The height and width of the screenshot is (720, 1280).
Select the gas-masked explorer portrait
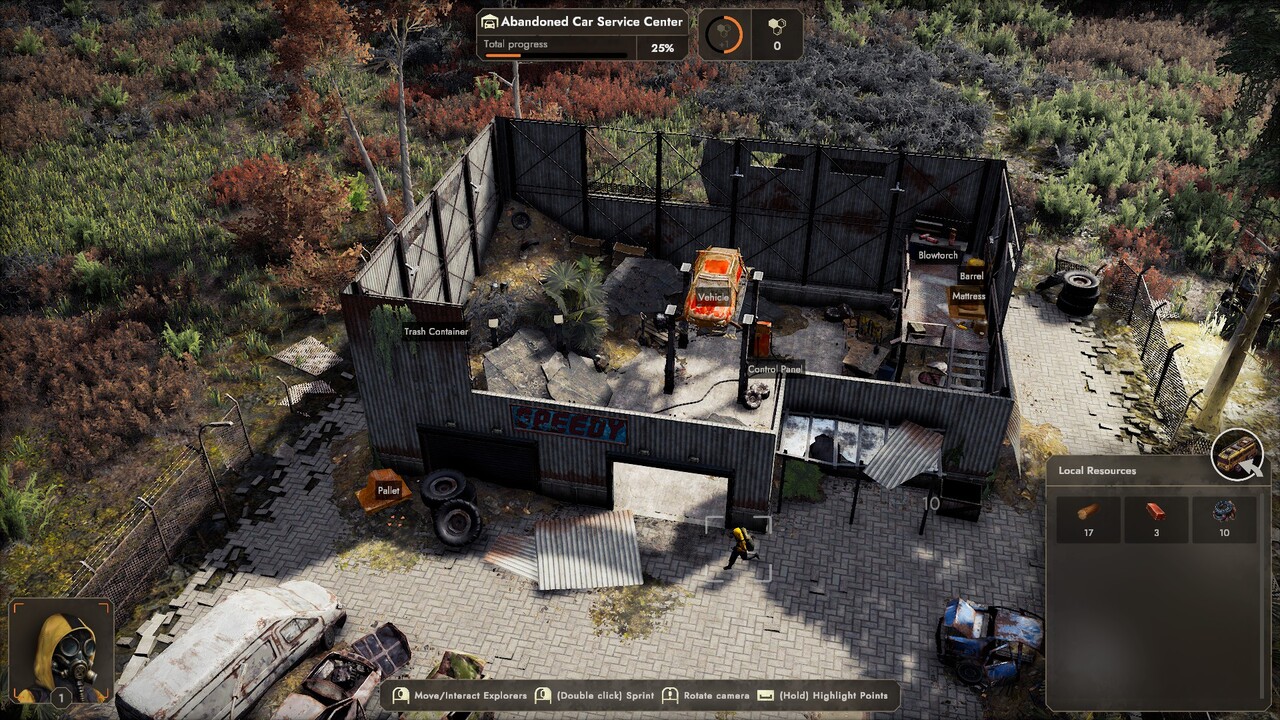[x=61, y=652]
